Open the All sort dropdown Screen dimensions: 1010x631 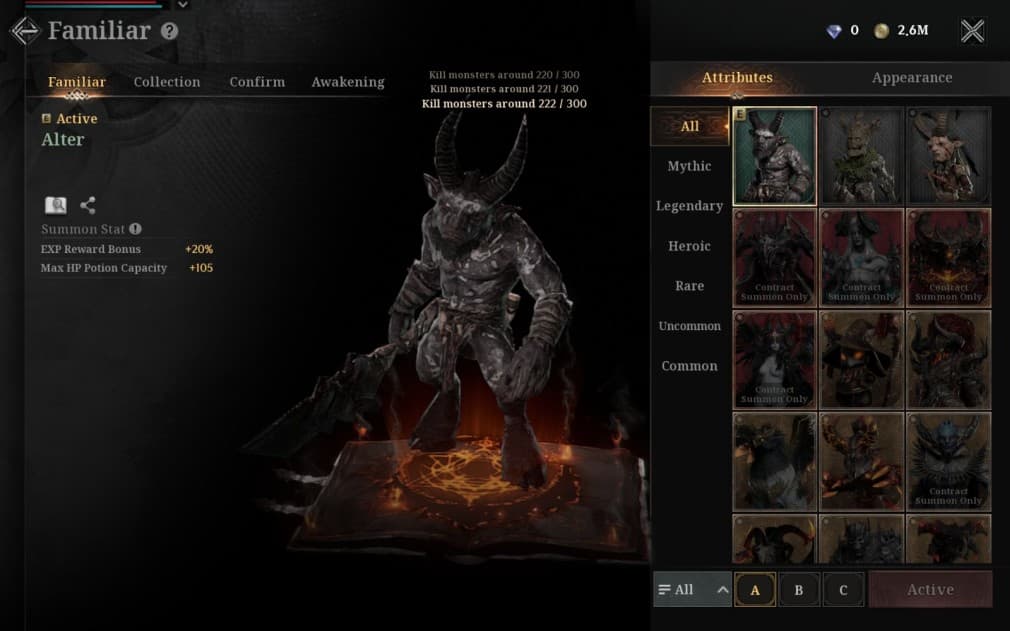(692, 590)
